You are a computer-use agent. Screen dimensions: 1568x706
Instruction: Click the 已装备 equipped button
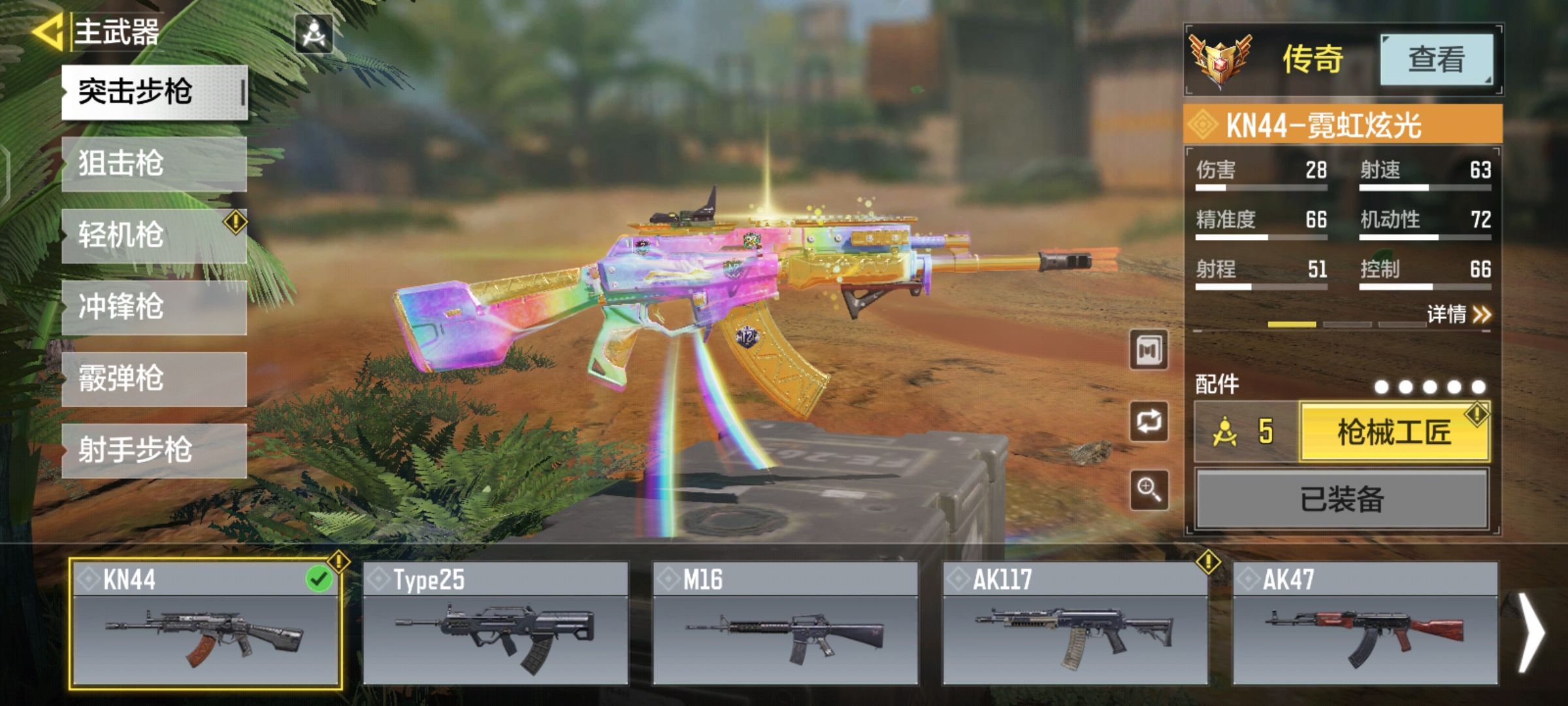[1342, 499]
